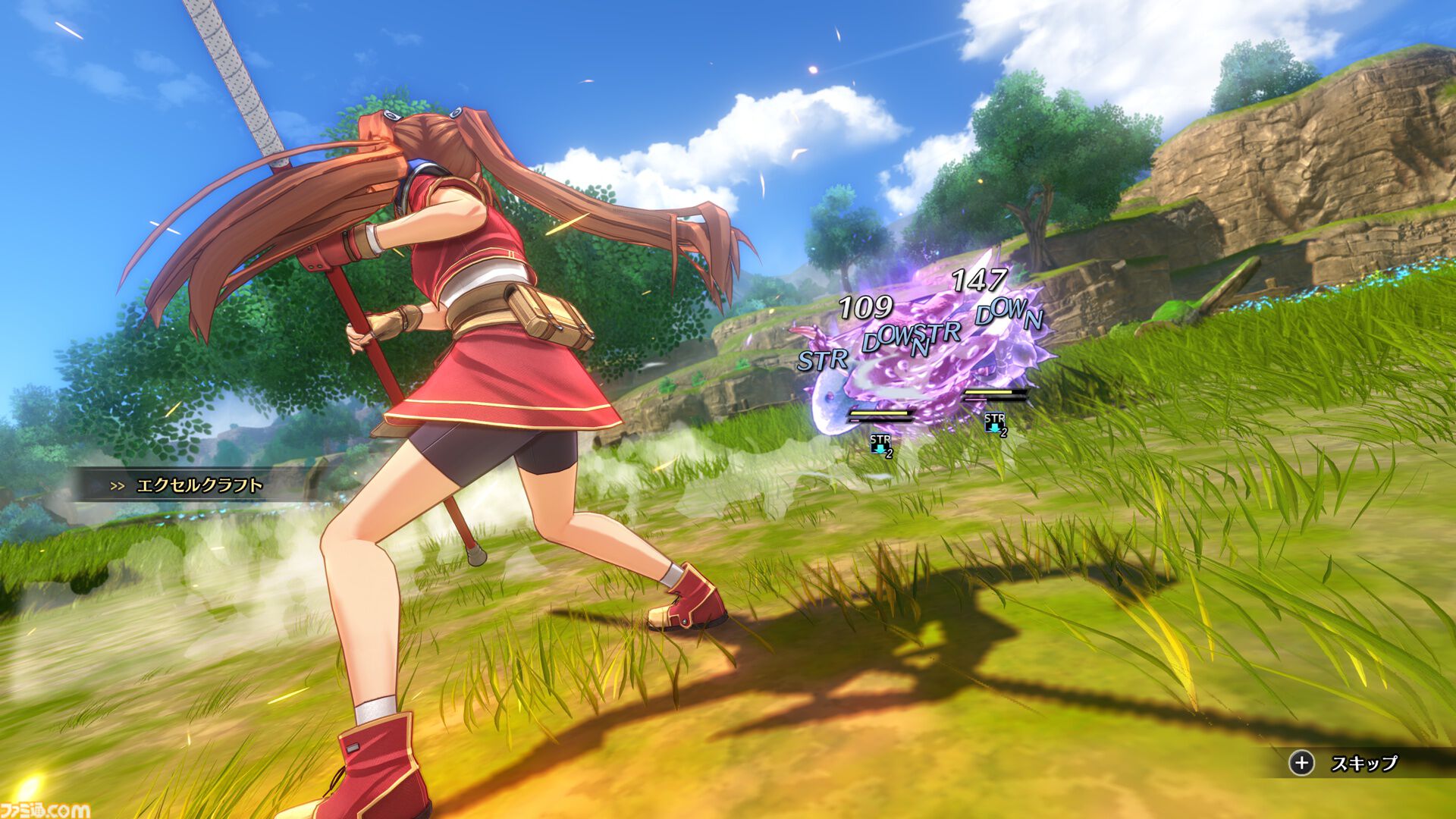Click the stack count 2 on right debuff icon
The width and height of the screenshot is (1456, 819).
[1003, 434]
